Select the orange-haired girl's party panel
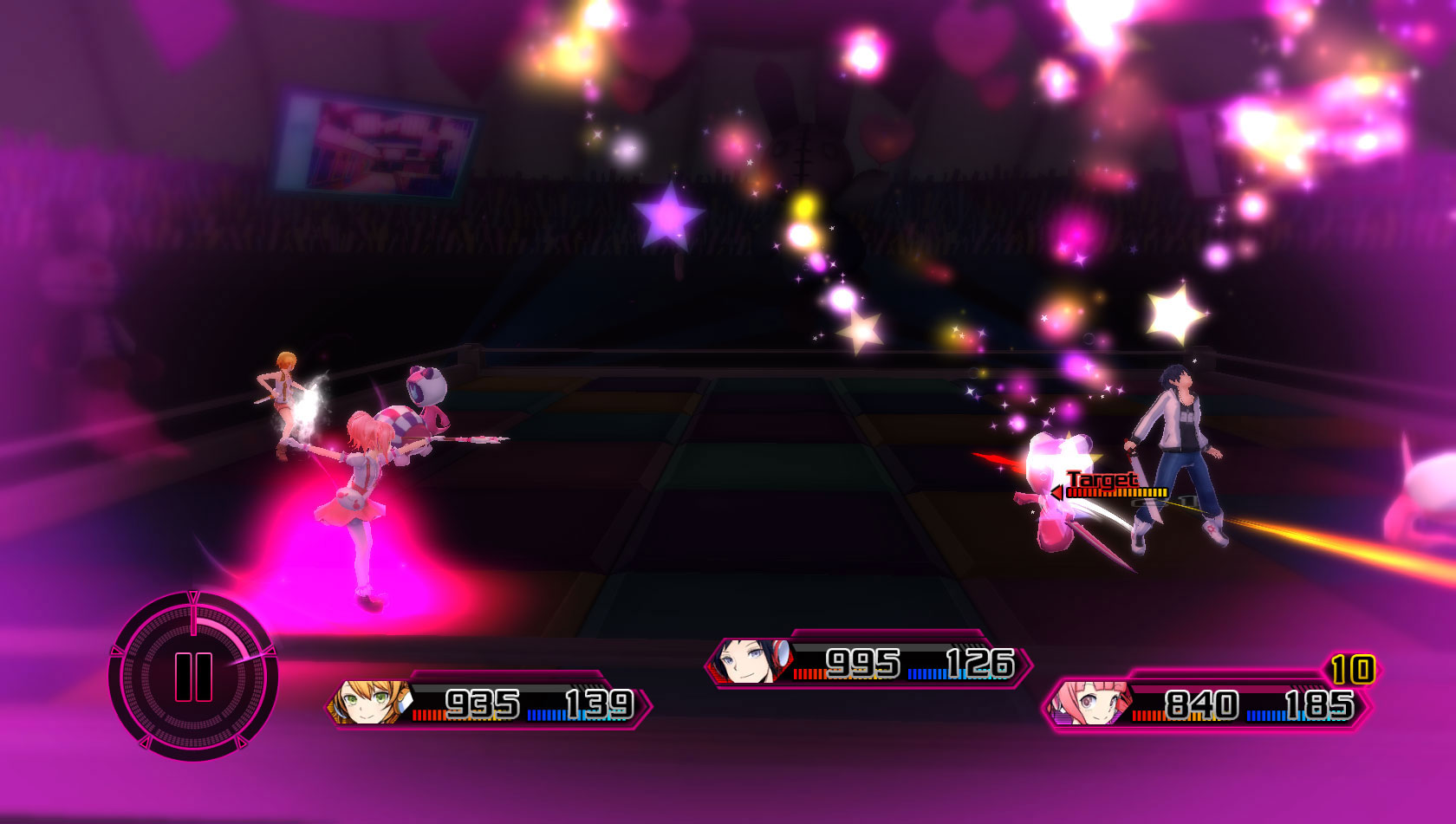This screenshot has width=1456, height=824. [x=490, y=703]
